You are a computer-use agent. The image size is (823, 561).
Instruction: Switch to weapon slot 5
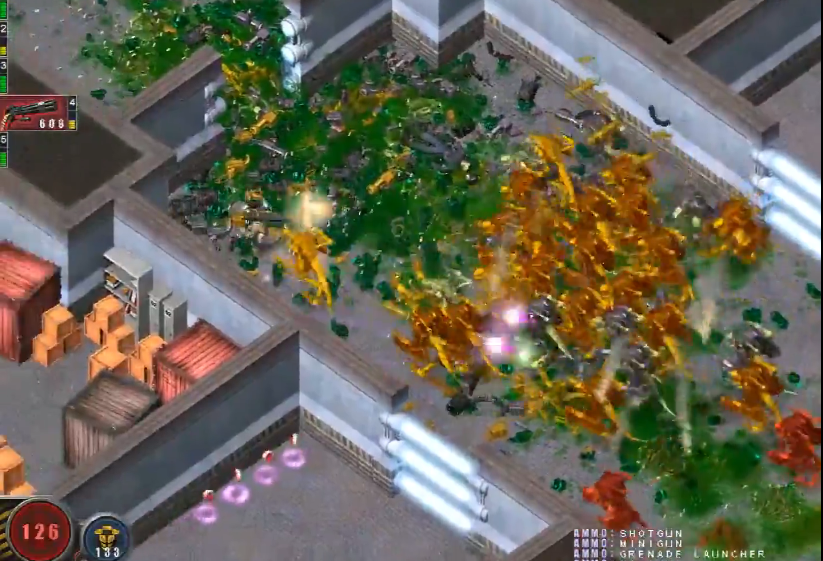click(3, 148)
